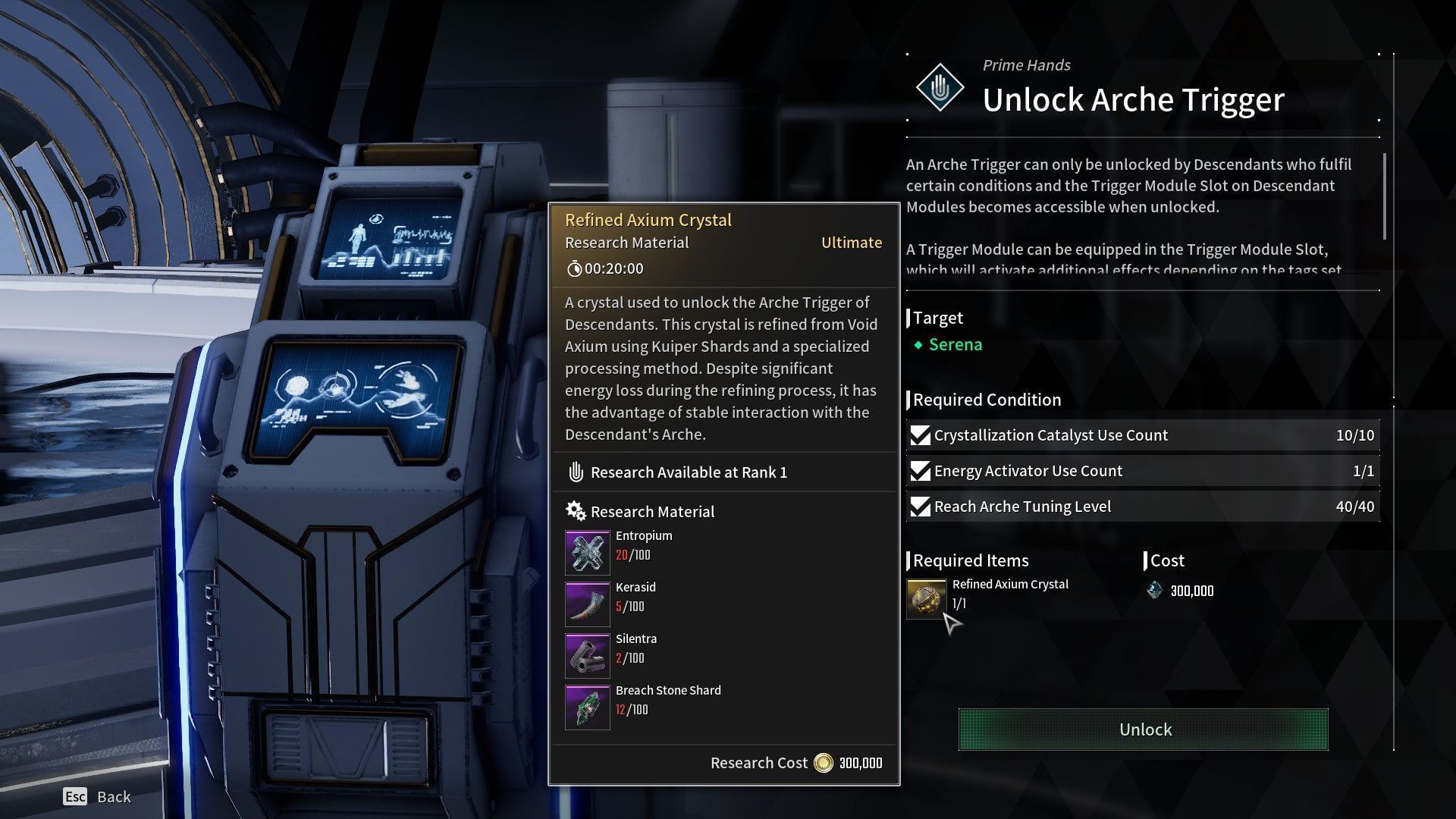Click the green Unlock button
1456x819 pixels.
click(x=1143, y=730)
